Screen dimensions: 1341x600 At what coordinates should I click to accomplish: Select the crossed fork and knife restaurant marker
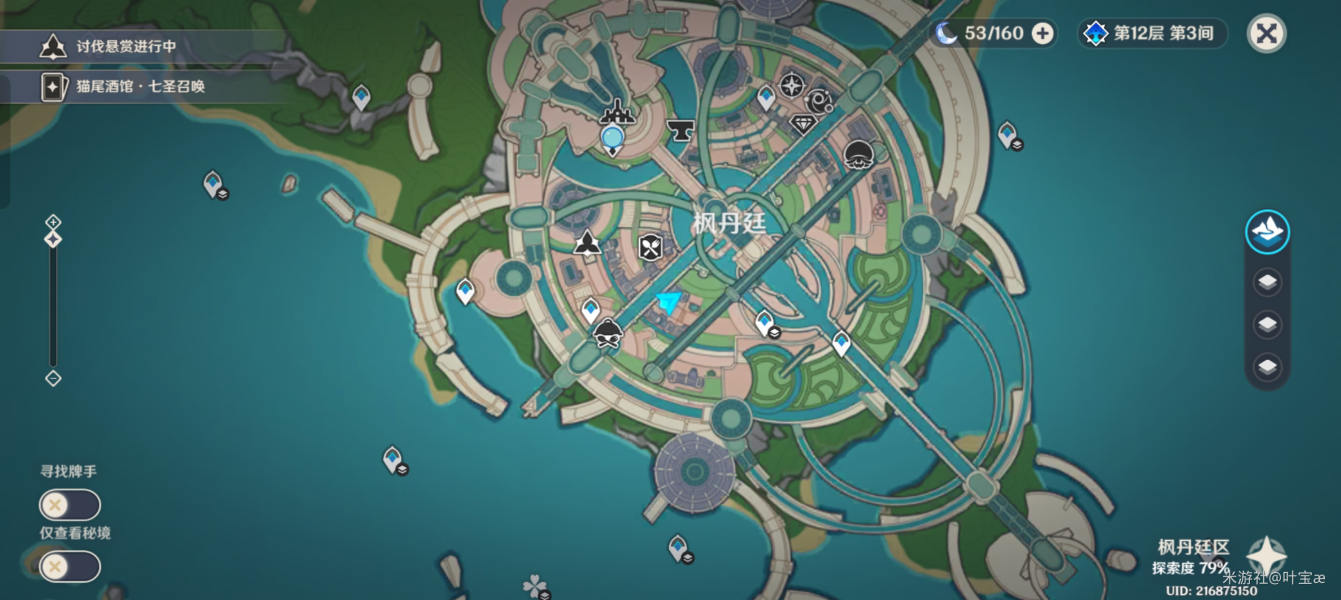tap(651, 246)
